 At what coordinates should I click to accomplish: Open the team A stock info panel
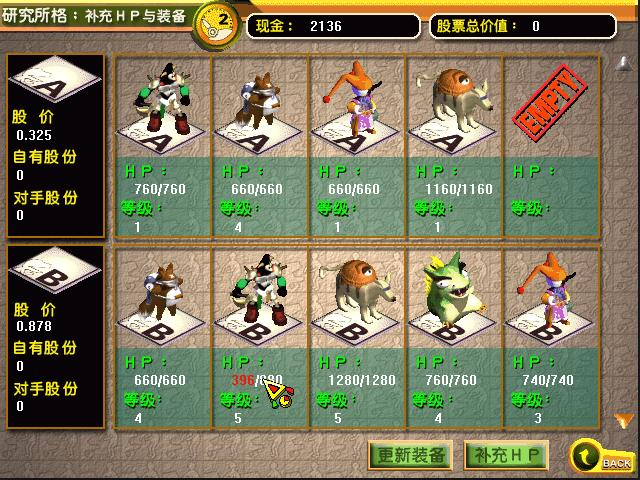pyautogui.click(x=56, y=144)
